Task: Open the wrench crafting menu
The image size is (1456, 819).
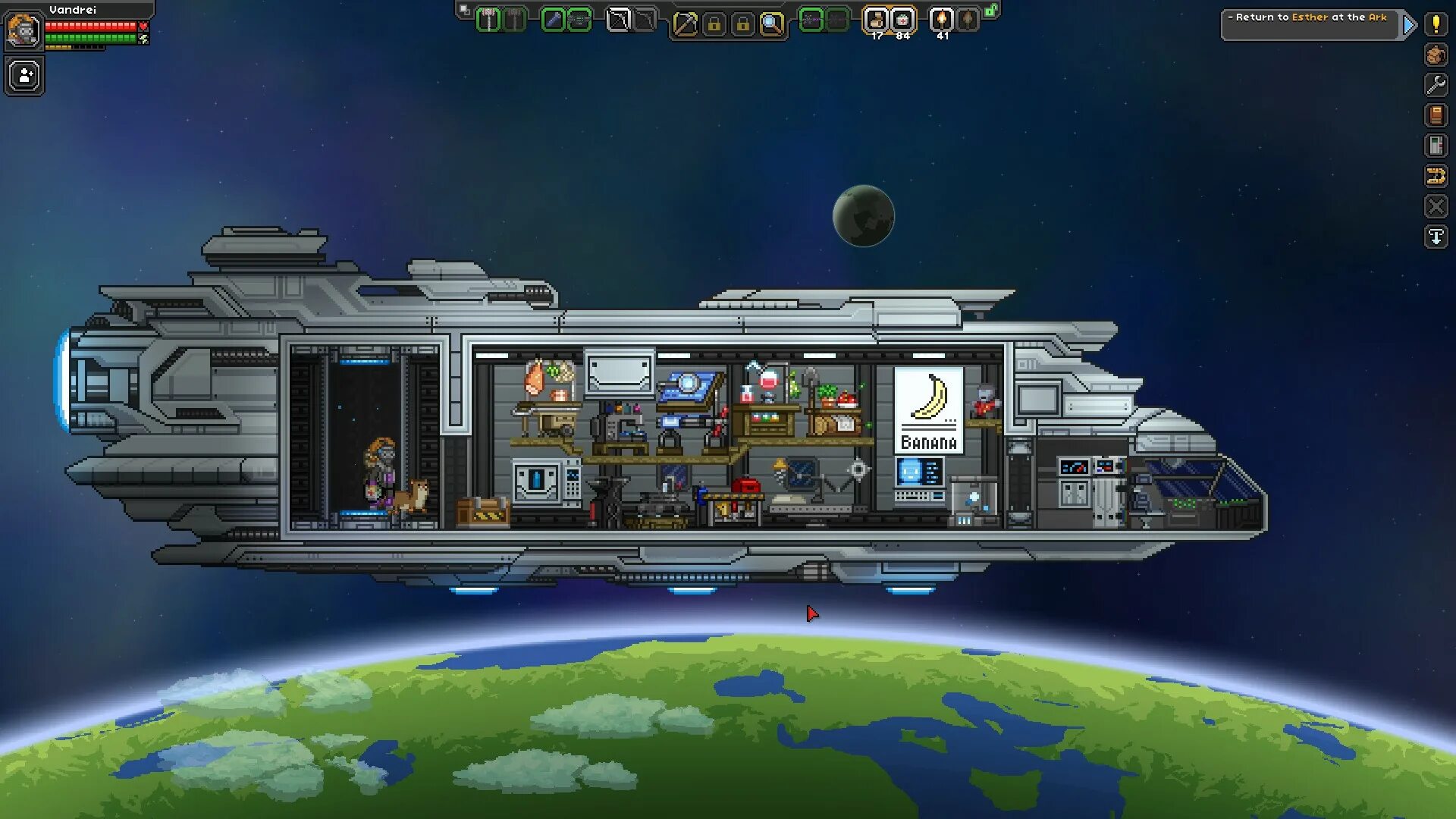Action: pyautogui.click(x=1436, y=85)
